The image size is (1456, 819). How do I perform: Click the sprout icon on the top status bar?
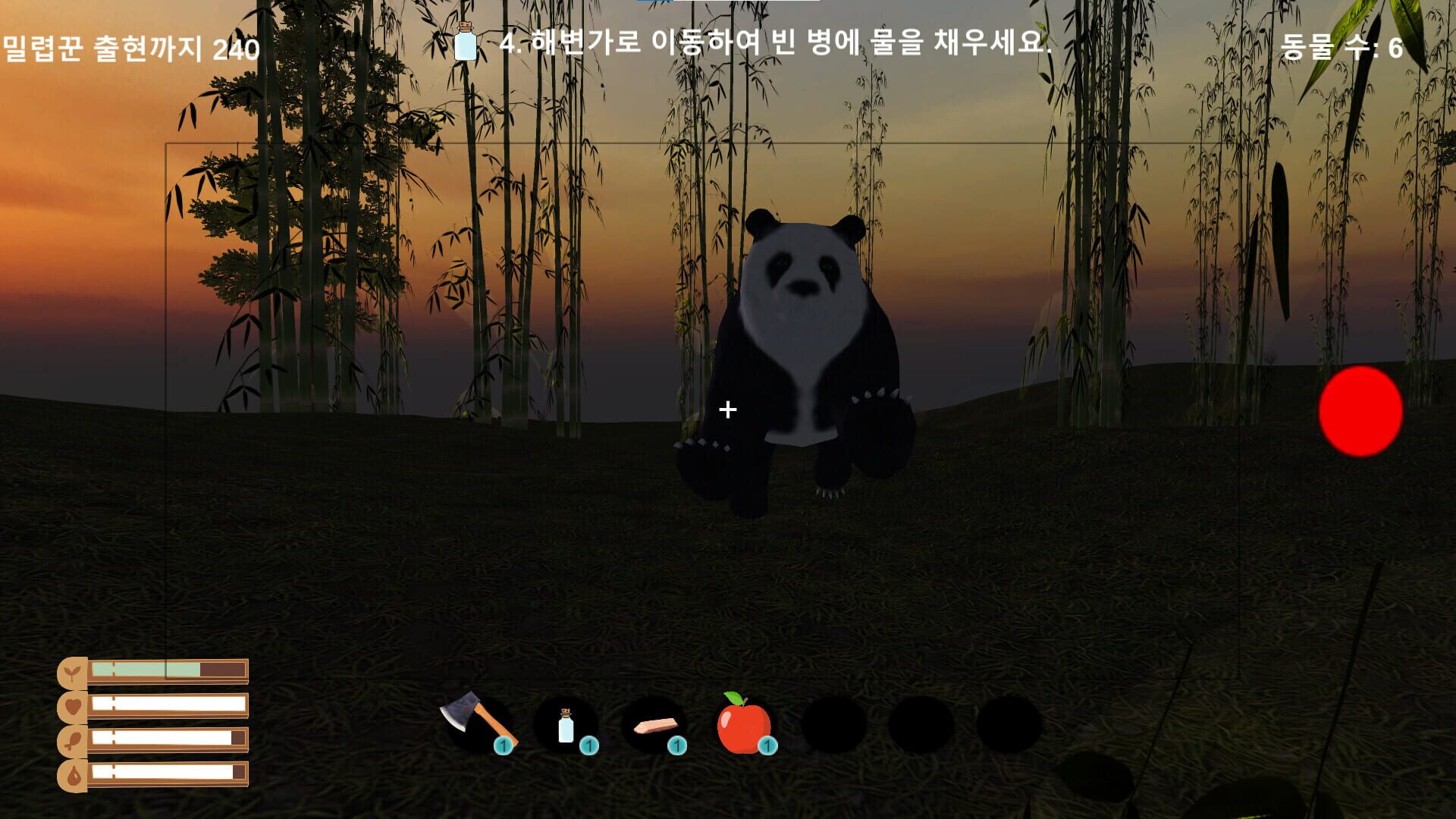(x=74, y=672)
